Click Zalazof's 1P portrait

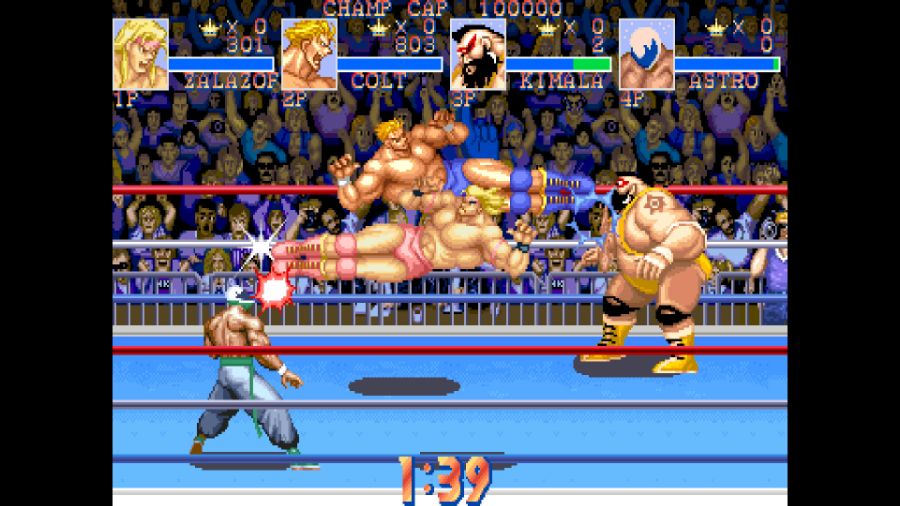coord(140,54)
